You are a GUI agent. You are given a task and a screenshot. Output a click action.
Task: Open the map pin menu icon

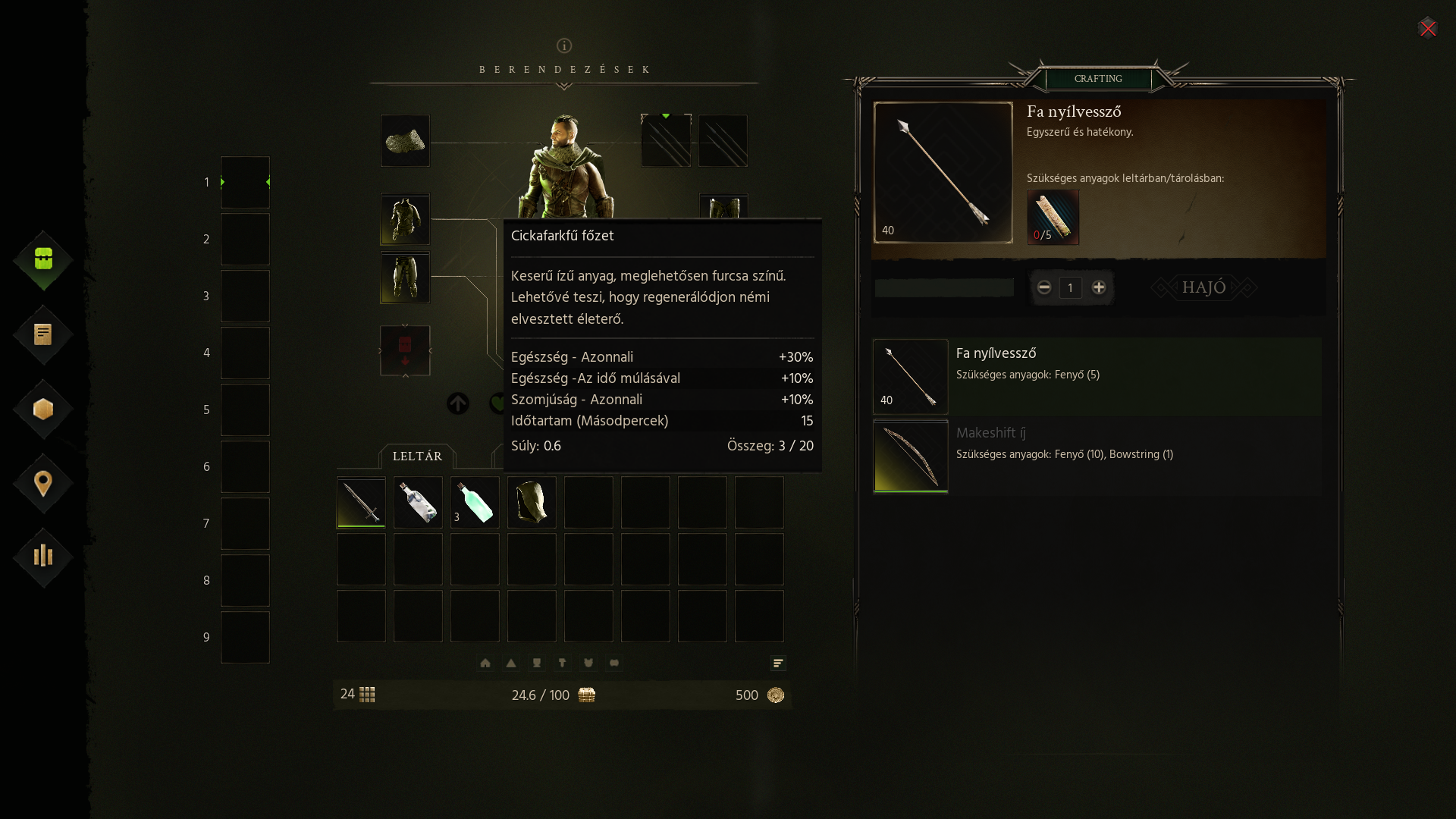pyautogui.click(x=43, y=483)
